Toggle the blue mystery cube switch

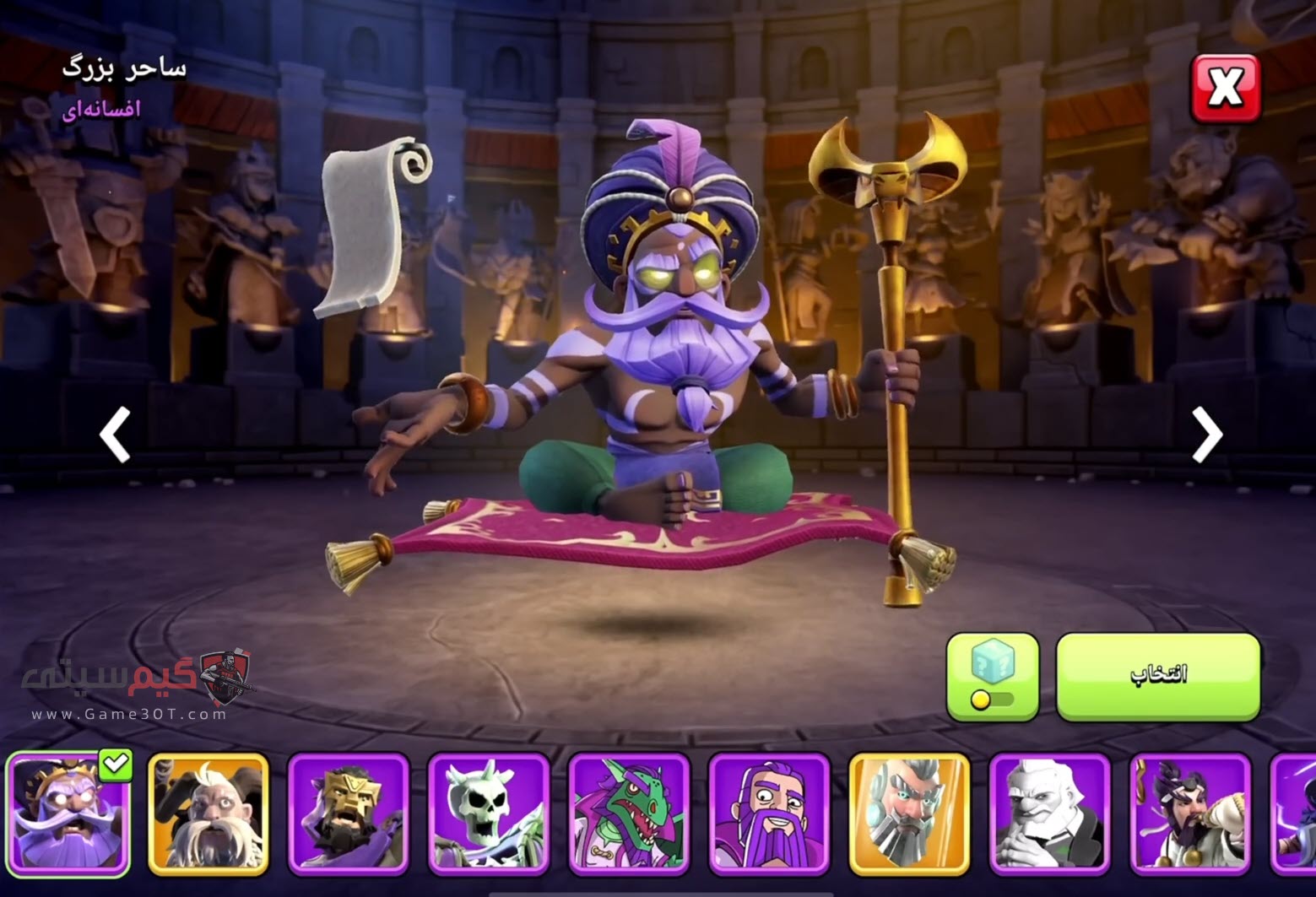[x=992, y=676]
